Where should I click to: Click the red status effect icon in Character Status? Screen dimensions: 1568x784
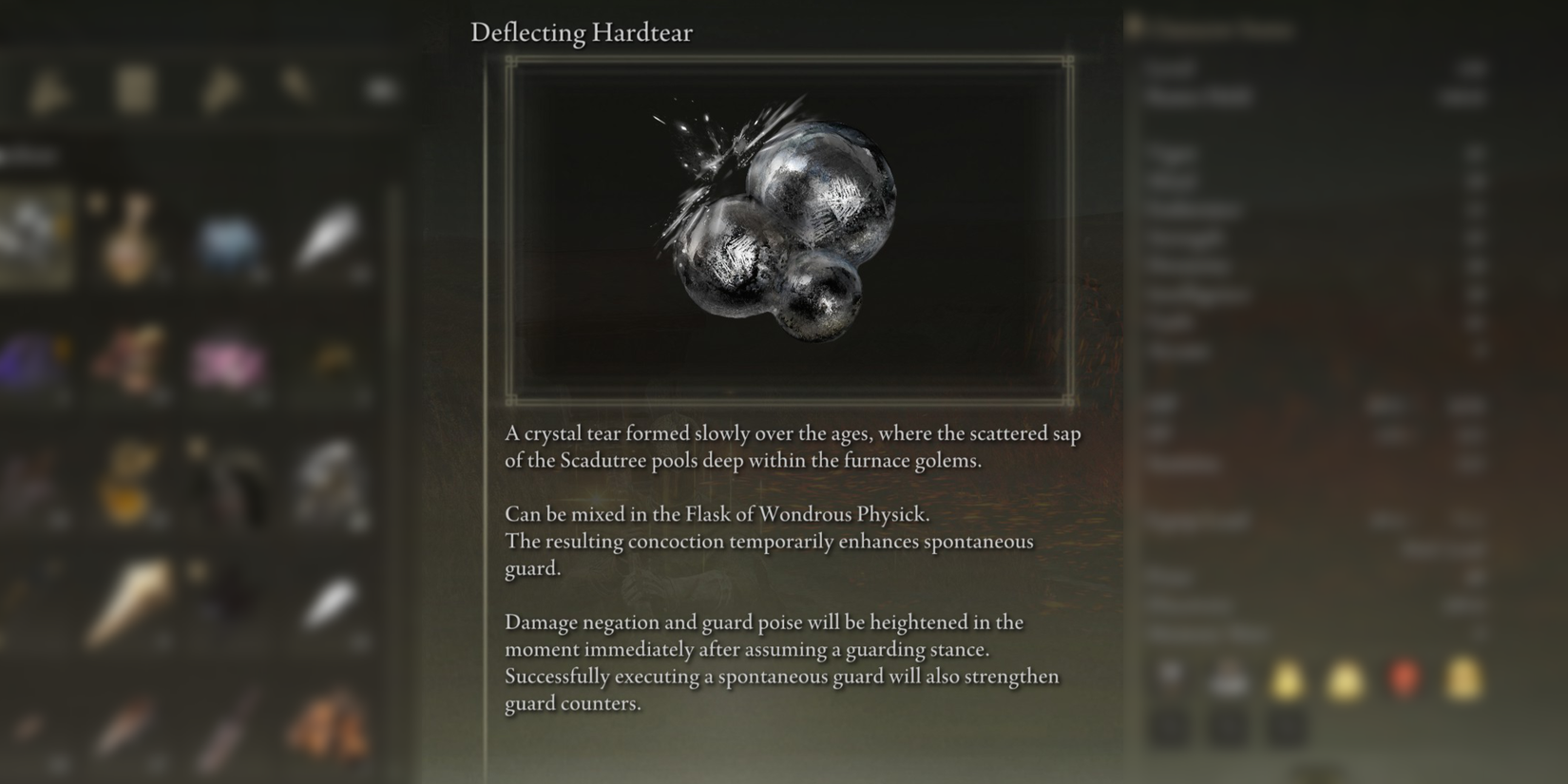point(1405,677)
